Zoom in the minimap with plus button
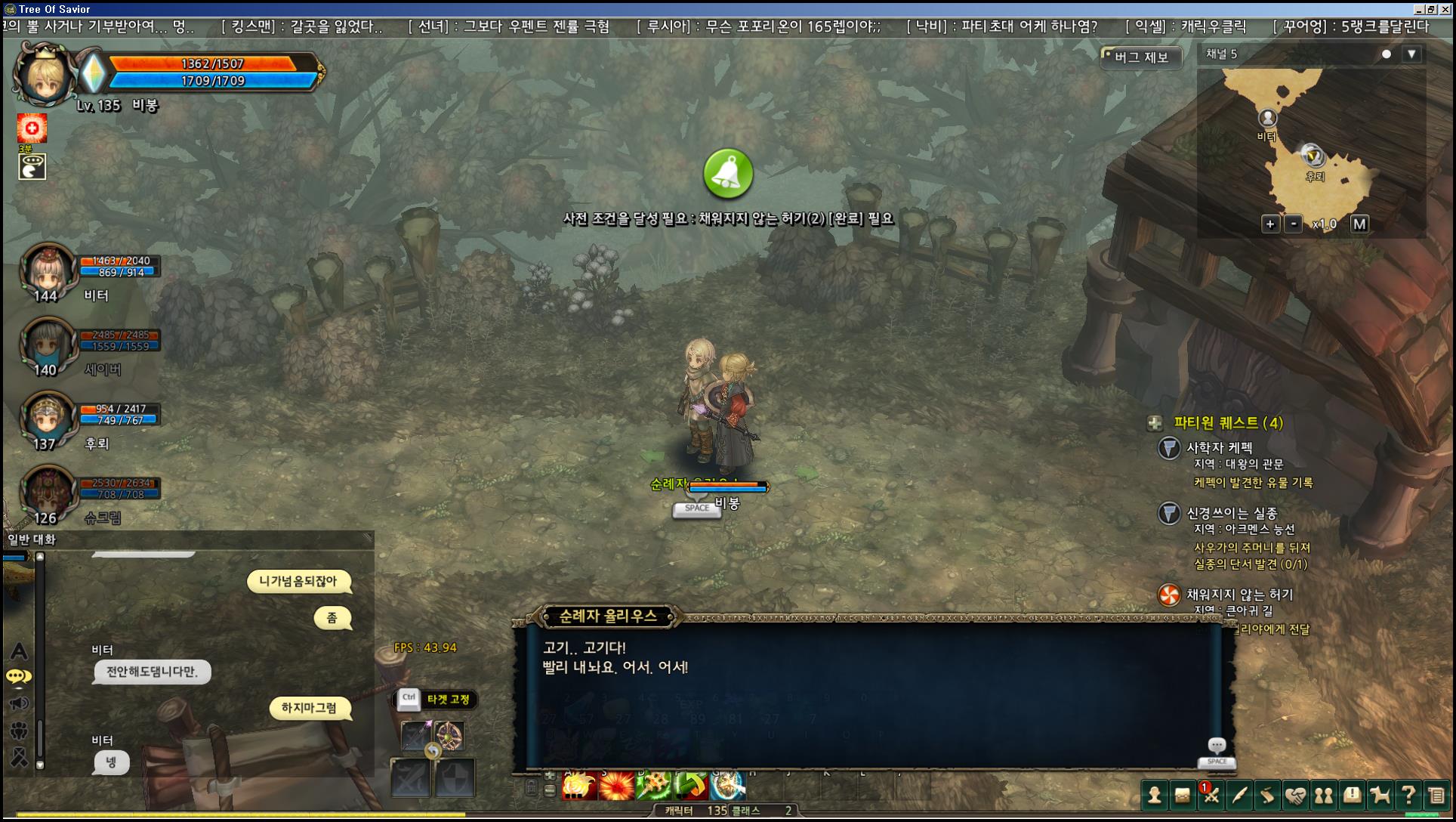The height and width of the screenshot is (822, 1456). click(1270, 224)
